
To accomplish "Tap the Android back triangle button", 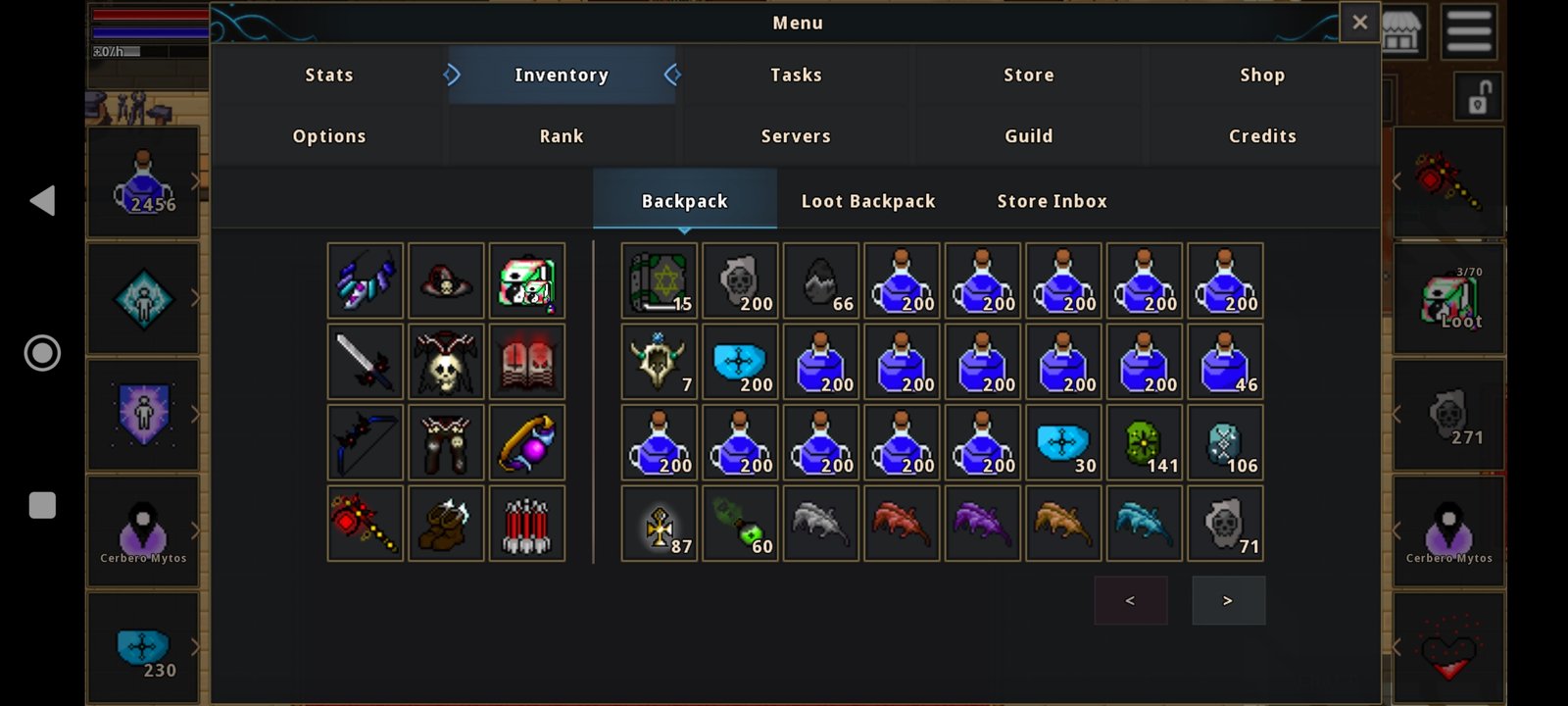I will 42,201.
